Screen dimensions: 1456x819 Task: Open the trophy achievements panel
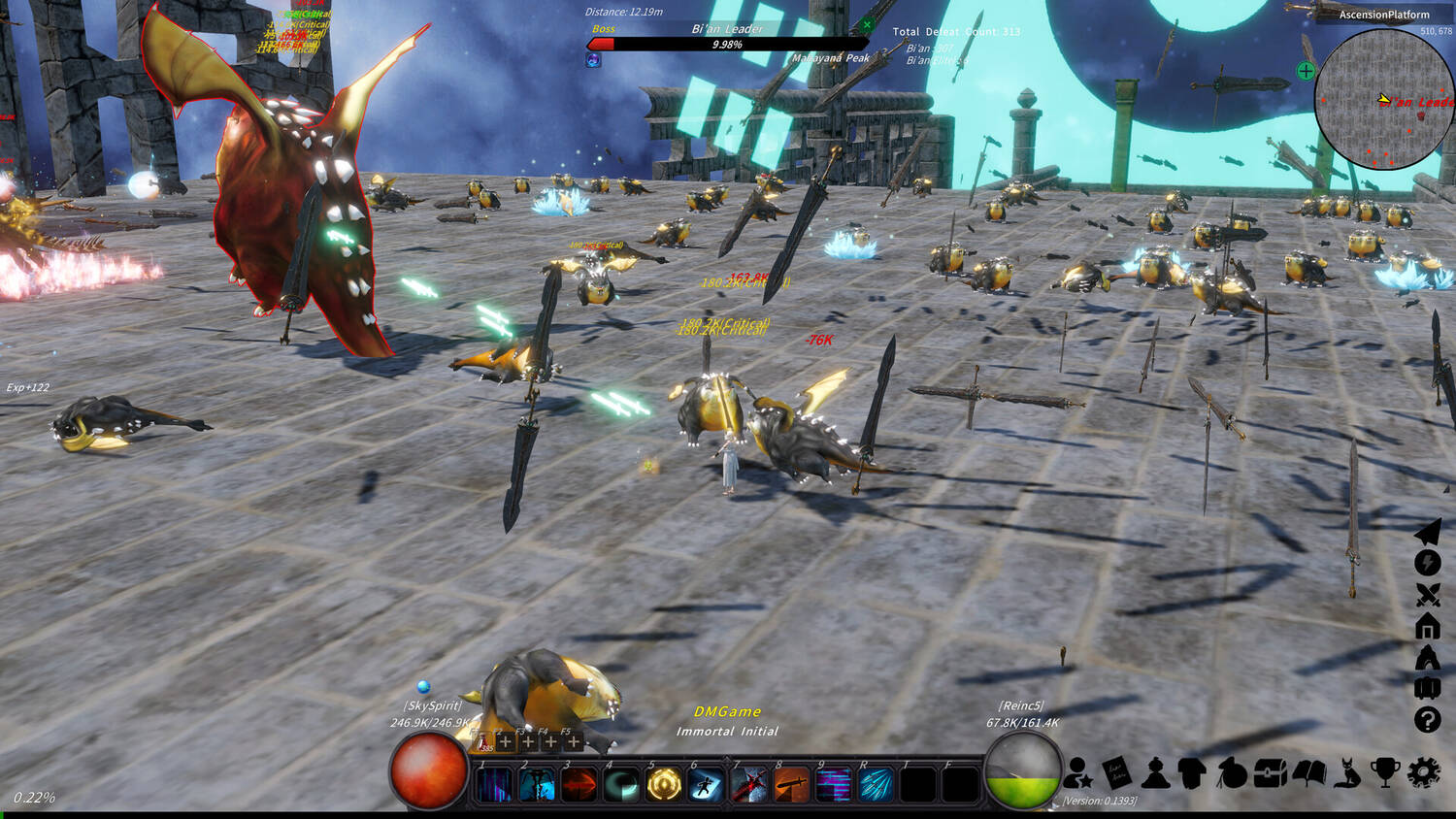point(1385,772)
